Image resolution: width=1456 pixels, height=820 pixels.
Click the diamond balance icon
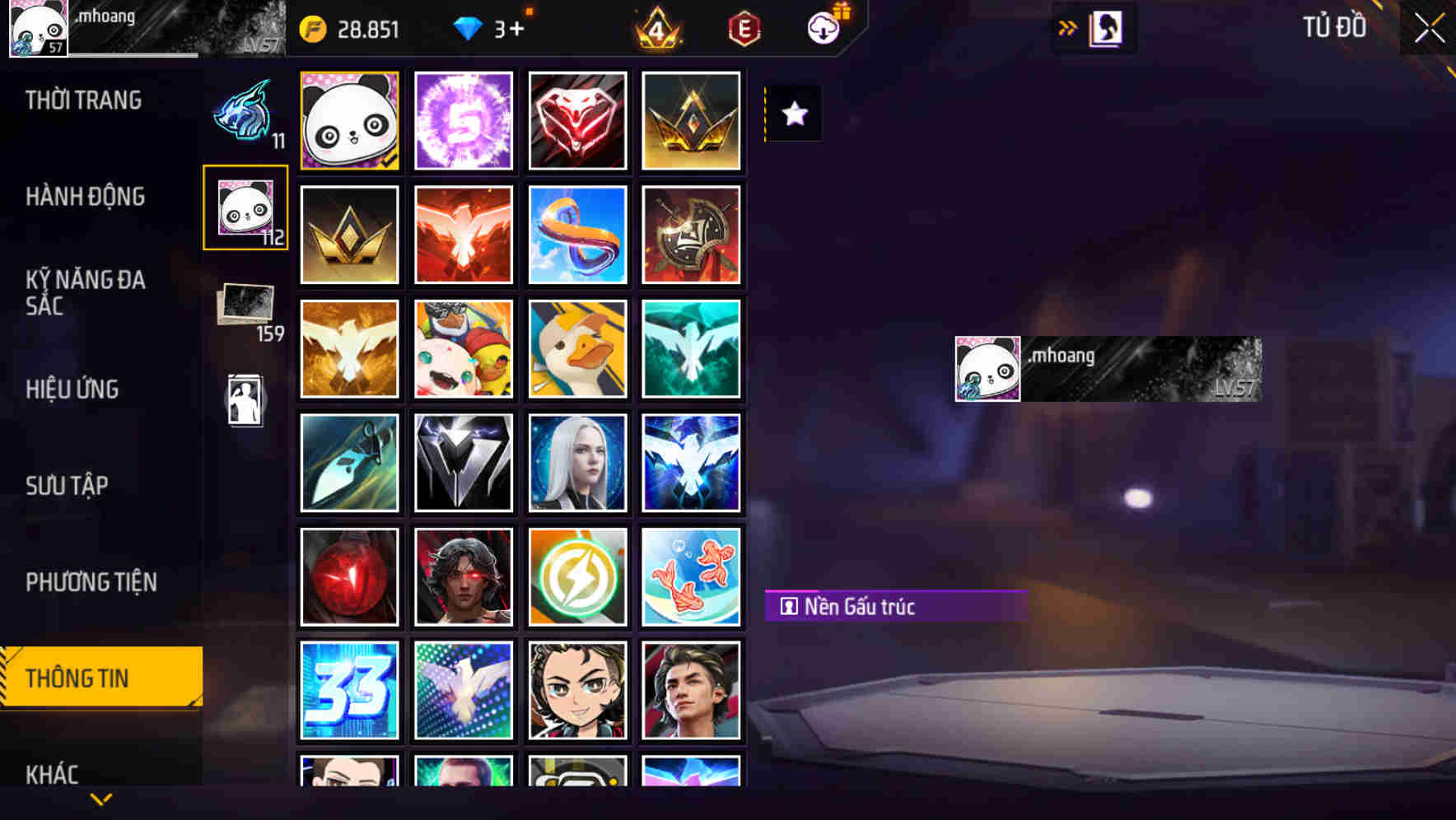[469, 30]
